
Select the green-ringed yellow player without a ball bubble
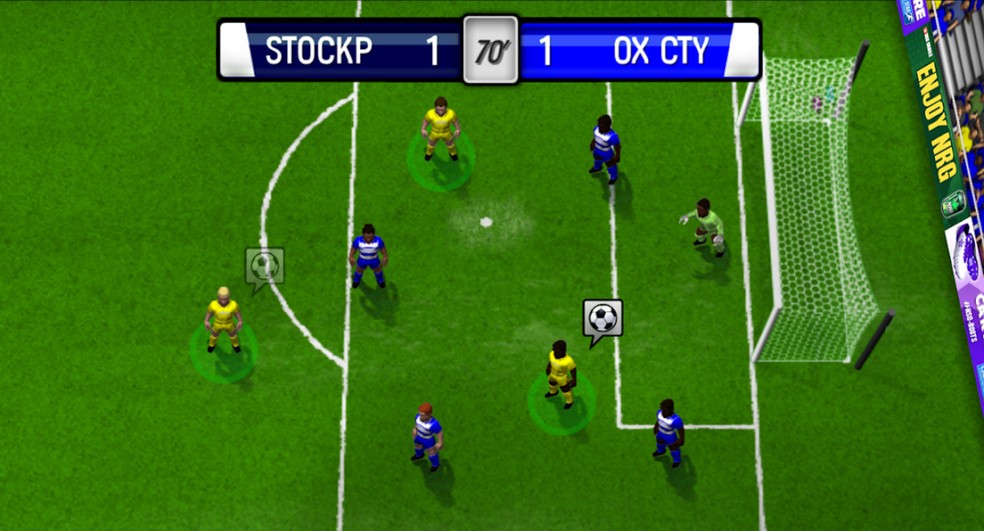point(440,130)
